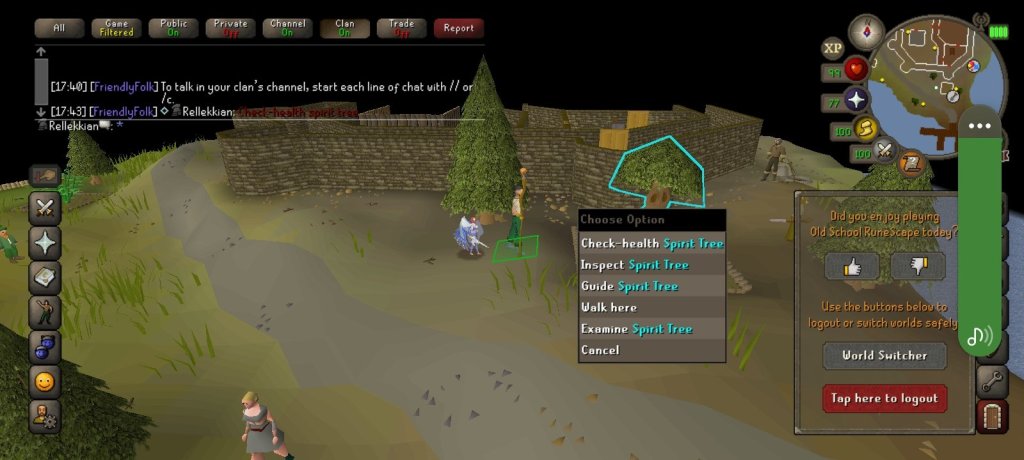1024x460 pixels.
Task: Tap the red logout button
Action: click(884, 398)
